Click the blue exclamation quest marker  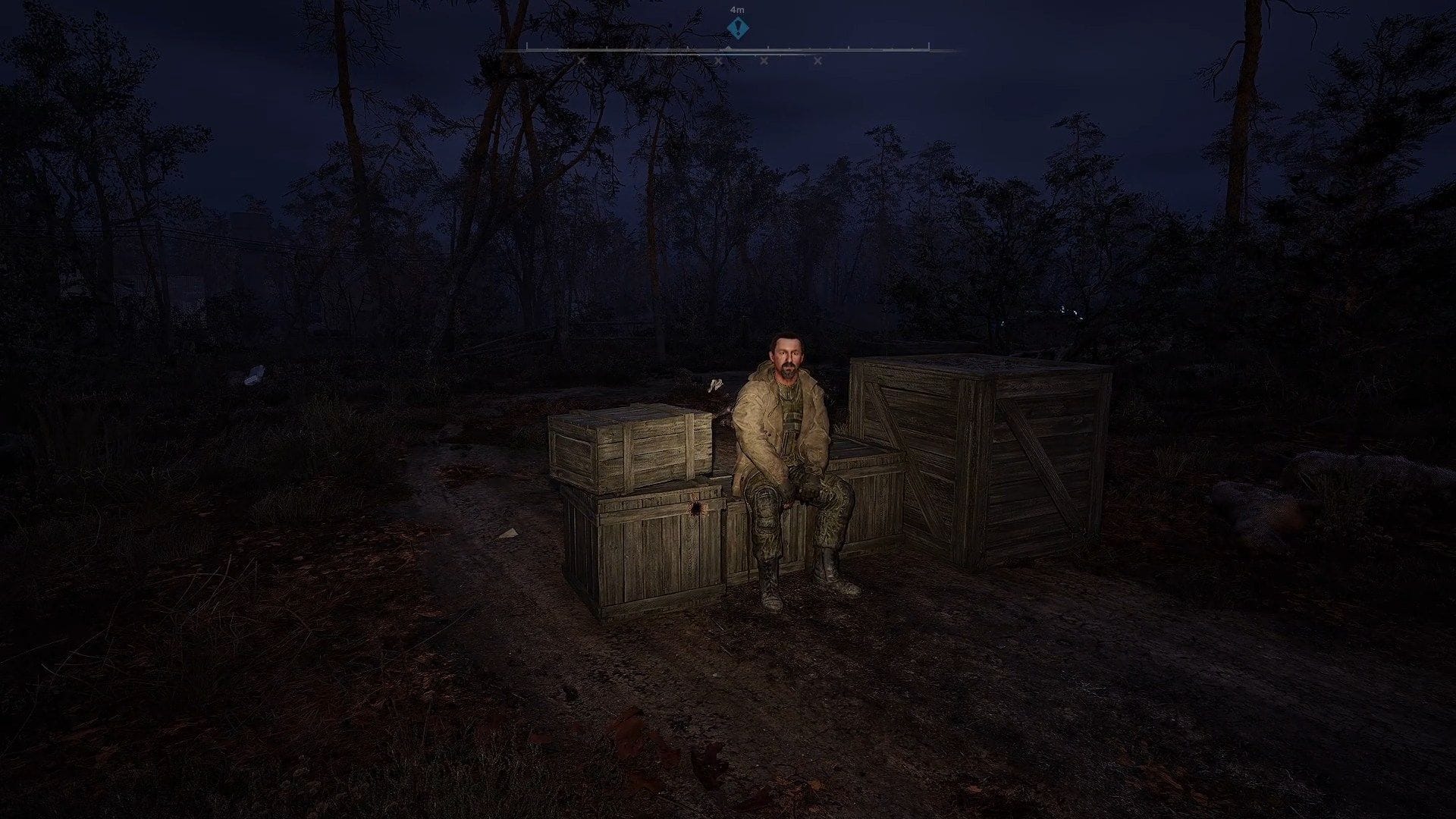pyautogui.click(x=737, y=28)
